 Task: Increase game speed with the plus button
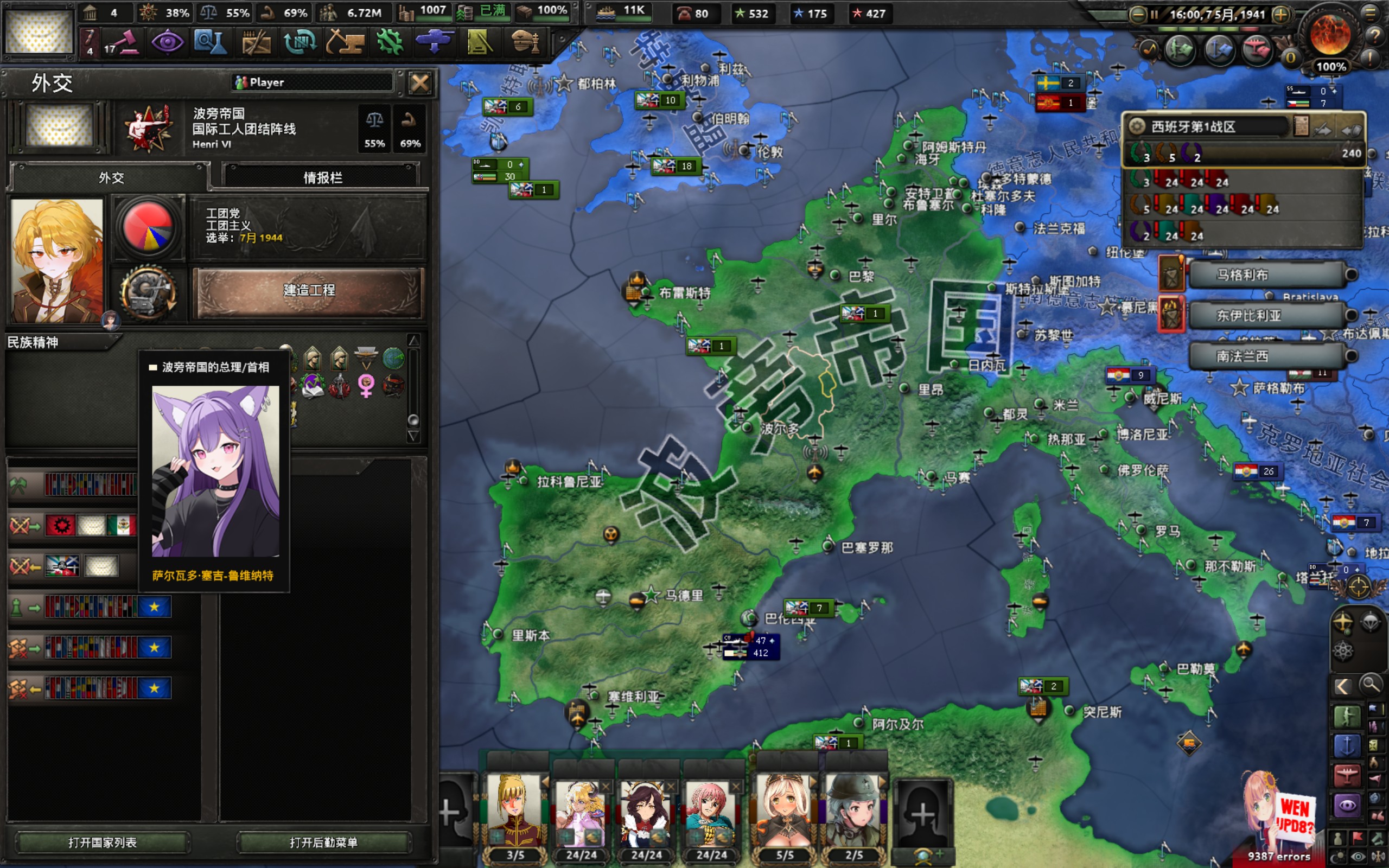pos(1281,14)
